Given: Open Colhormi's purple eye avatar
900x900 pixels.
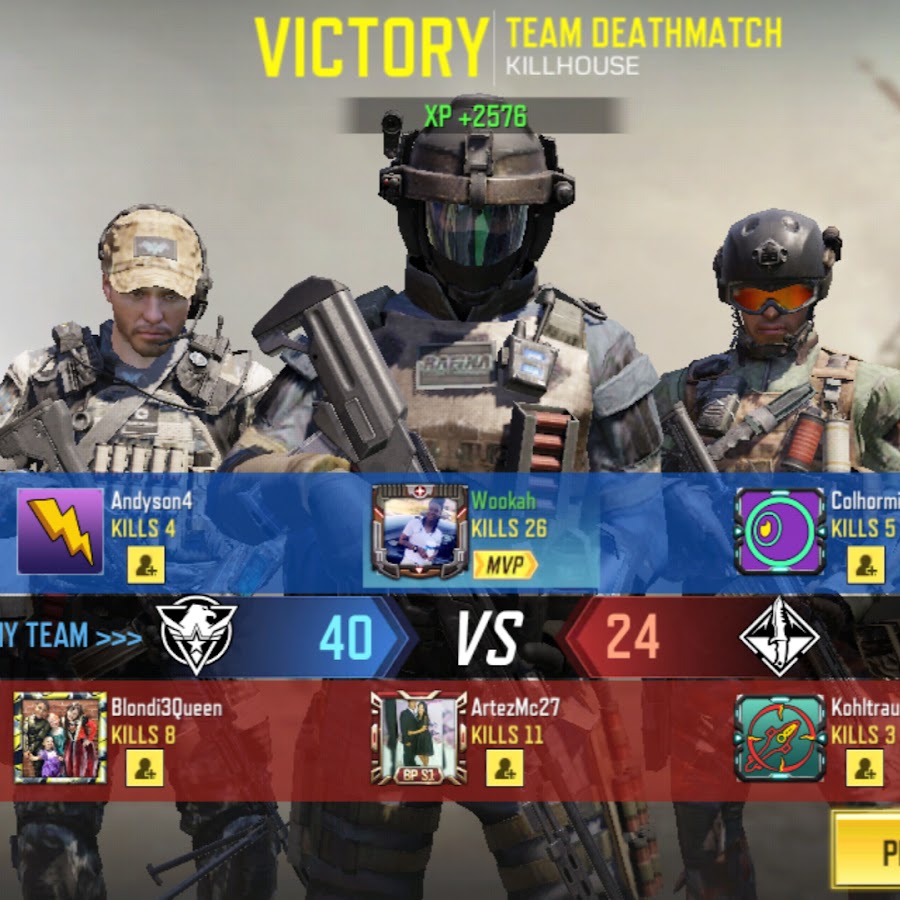Looking at the screenshot, I should pyautogui.click(x=780, y=531).
